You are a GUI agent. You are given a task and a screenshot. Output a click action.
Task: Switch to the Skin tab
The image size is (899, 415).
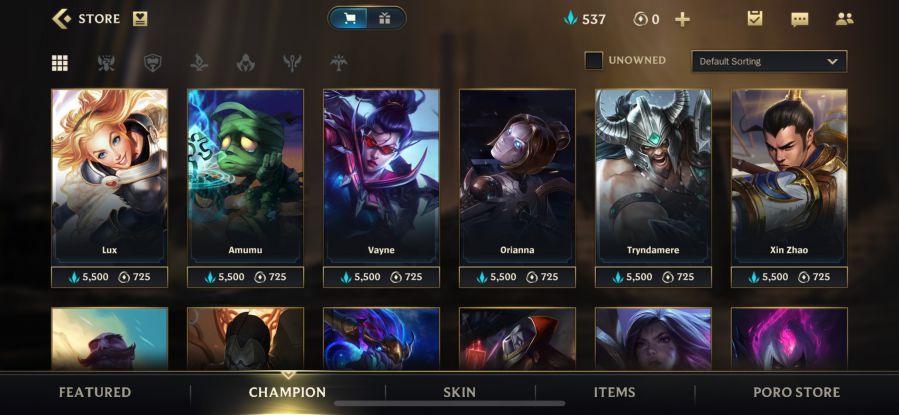click(x=460, y=392)
